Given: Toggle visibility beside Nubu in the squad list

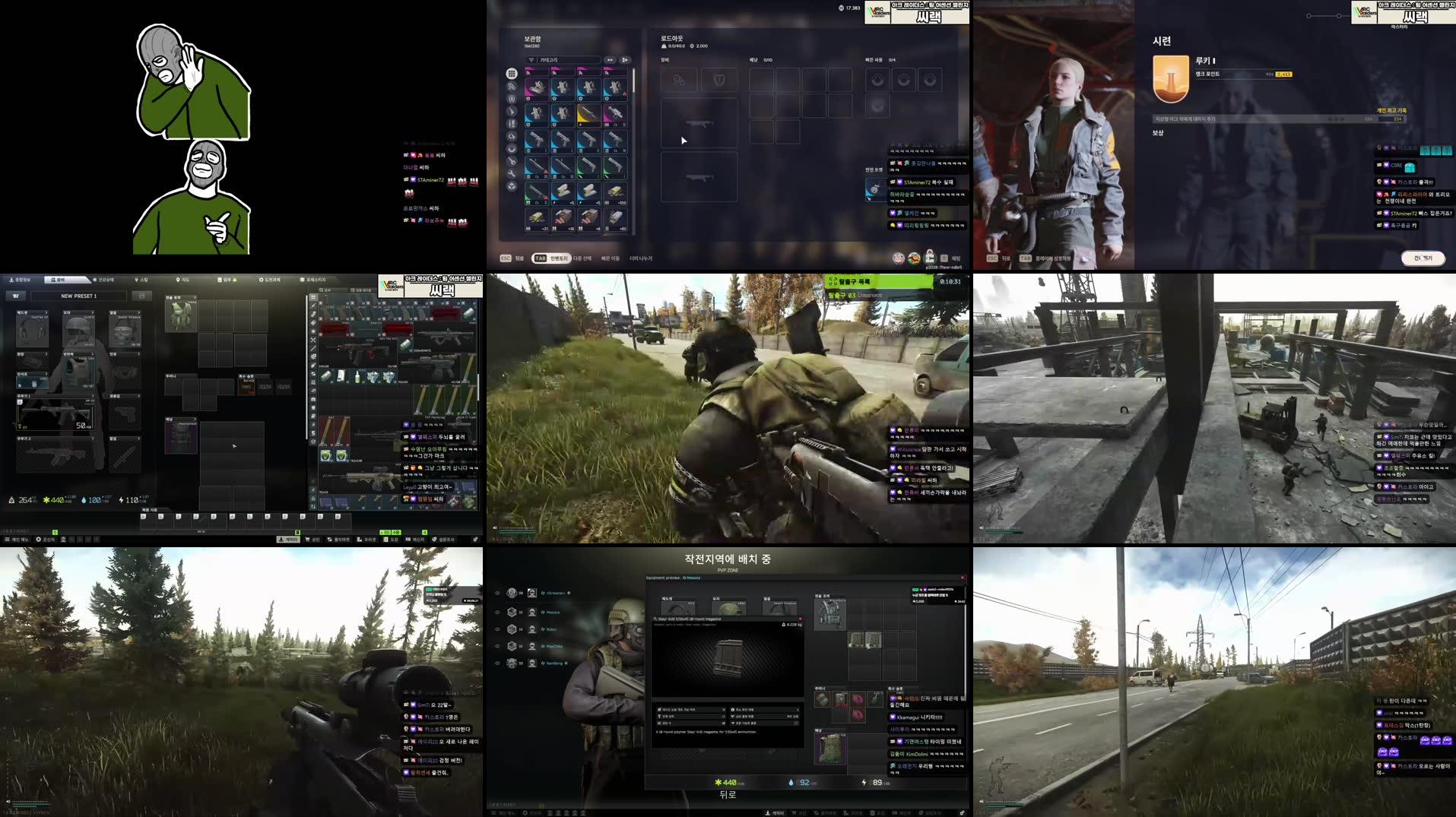Looking at the screenshot, I should pos(498,629).
